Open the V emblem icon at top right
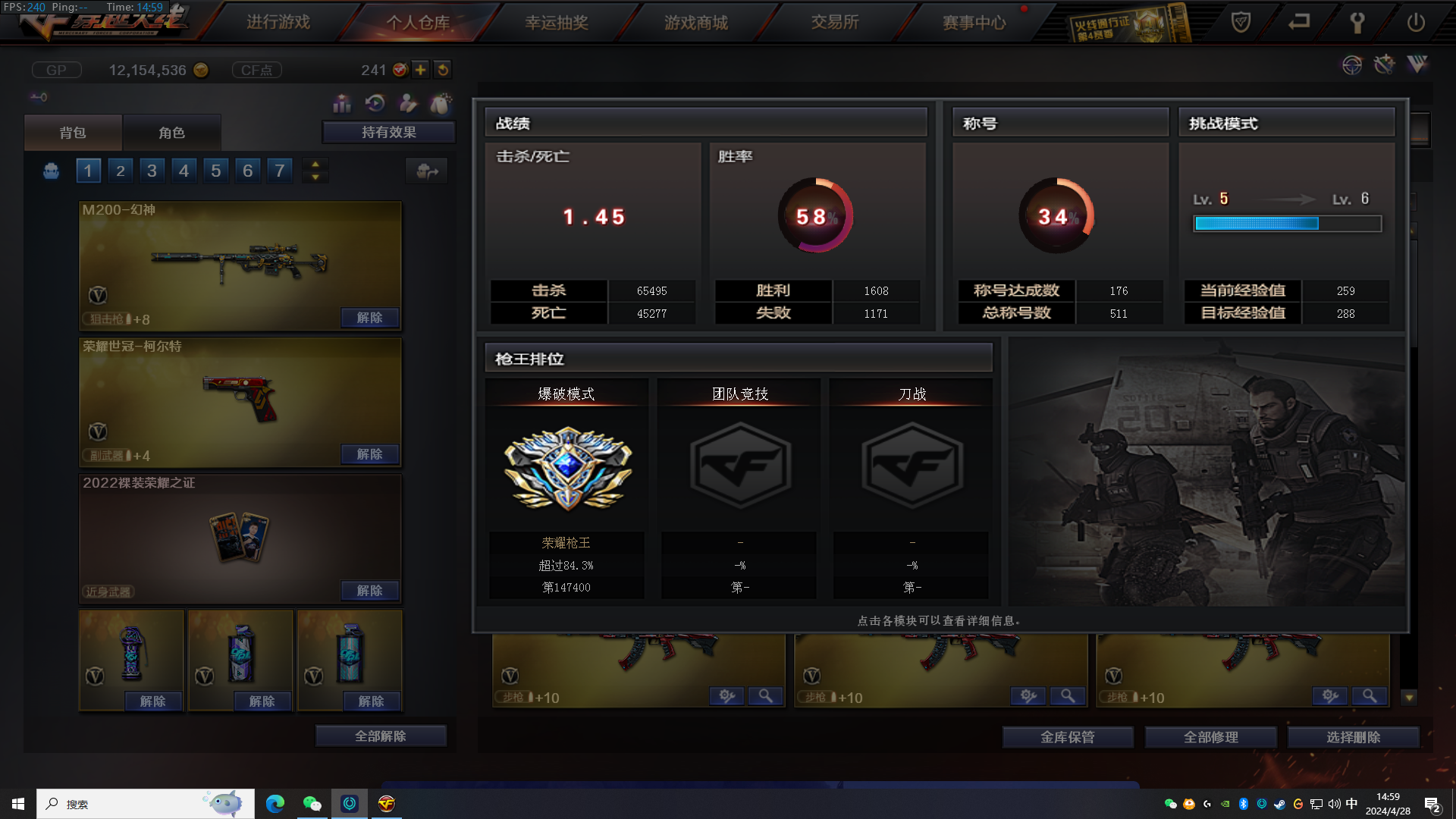 (1417, 64)
